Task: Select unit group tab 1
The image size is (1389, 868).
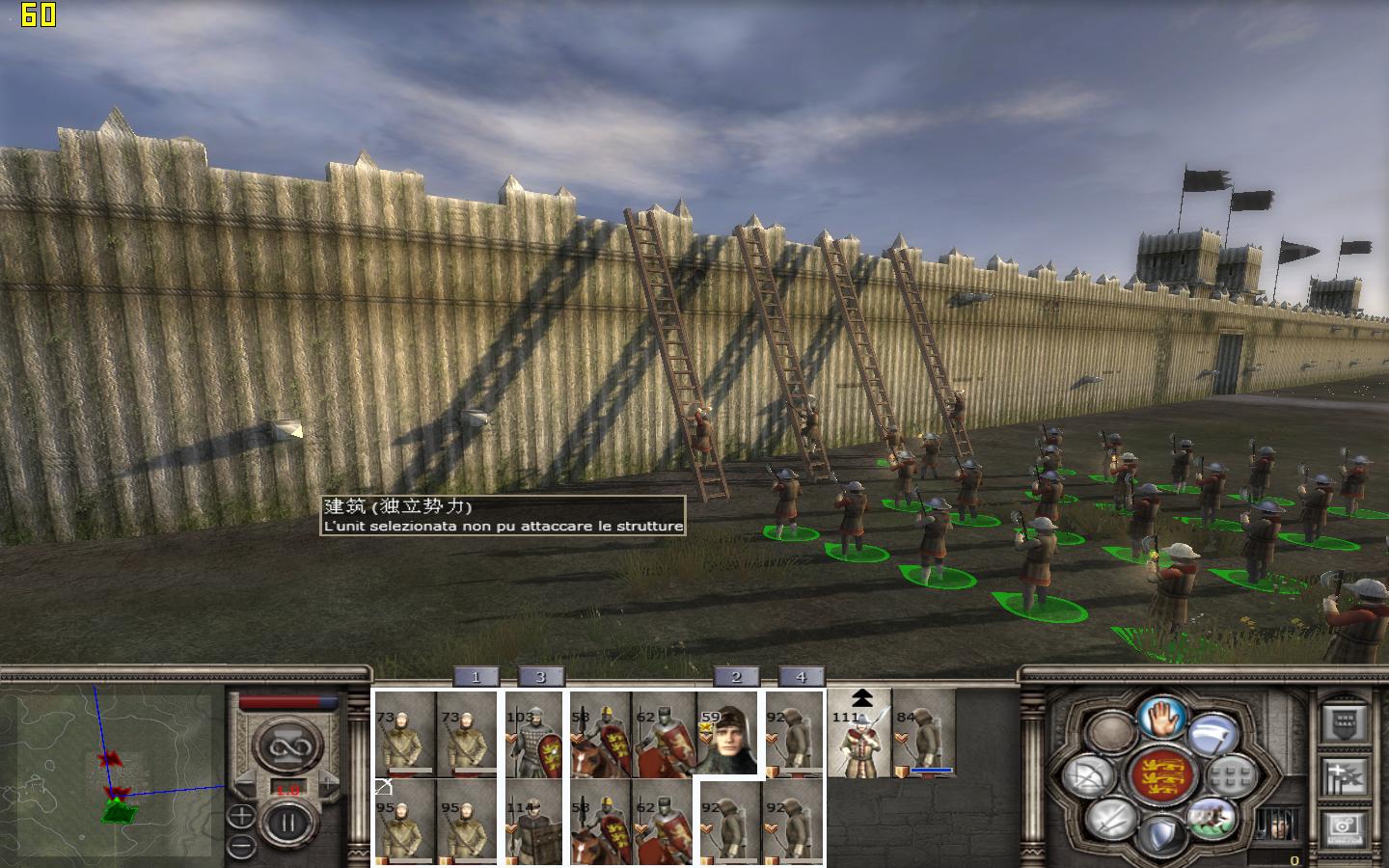Action: point(475,677)
